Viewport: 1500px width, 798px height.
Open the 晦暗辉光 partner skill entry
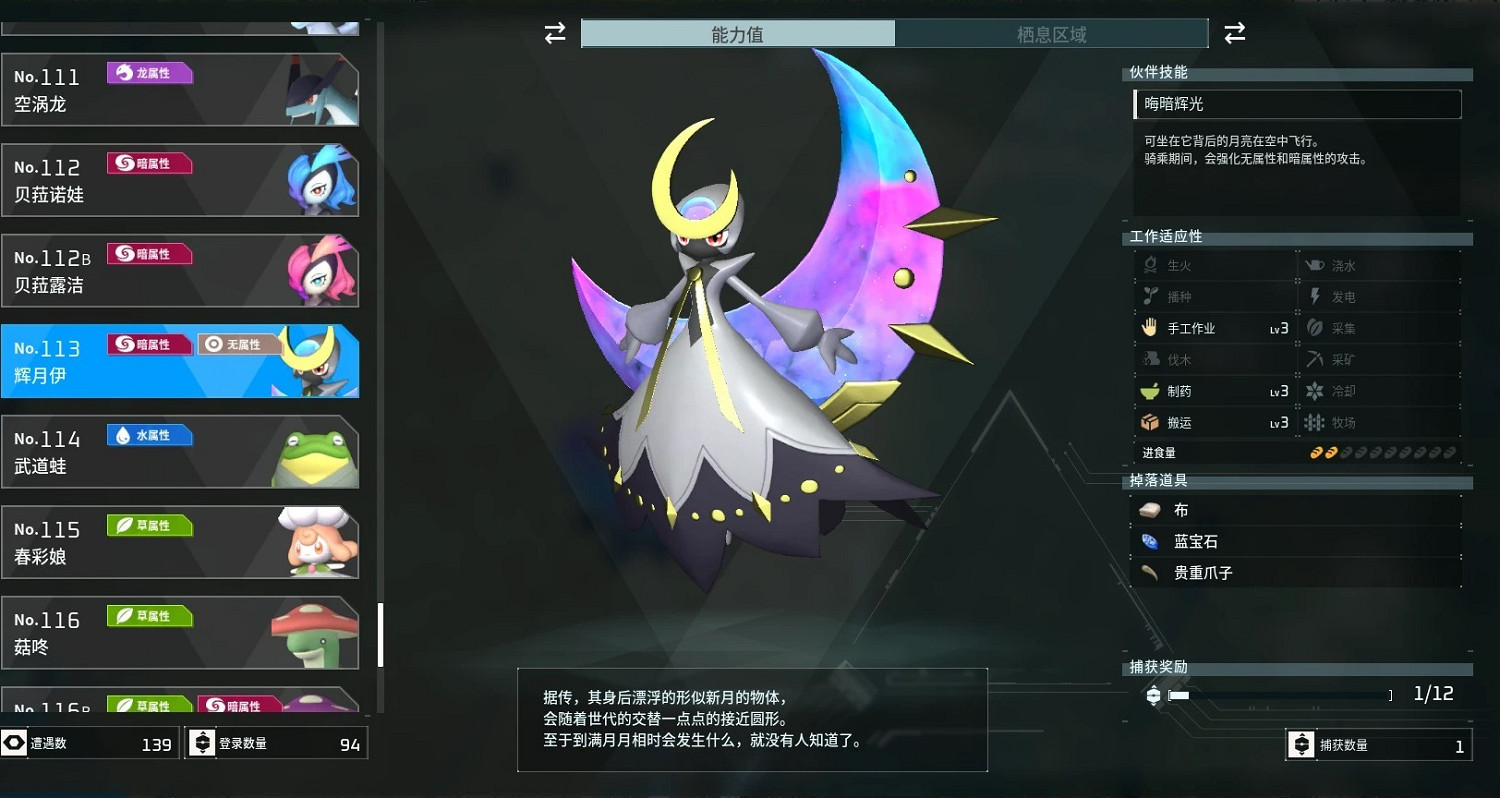click(1297, 104)
